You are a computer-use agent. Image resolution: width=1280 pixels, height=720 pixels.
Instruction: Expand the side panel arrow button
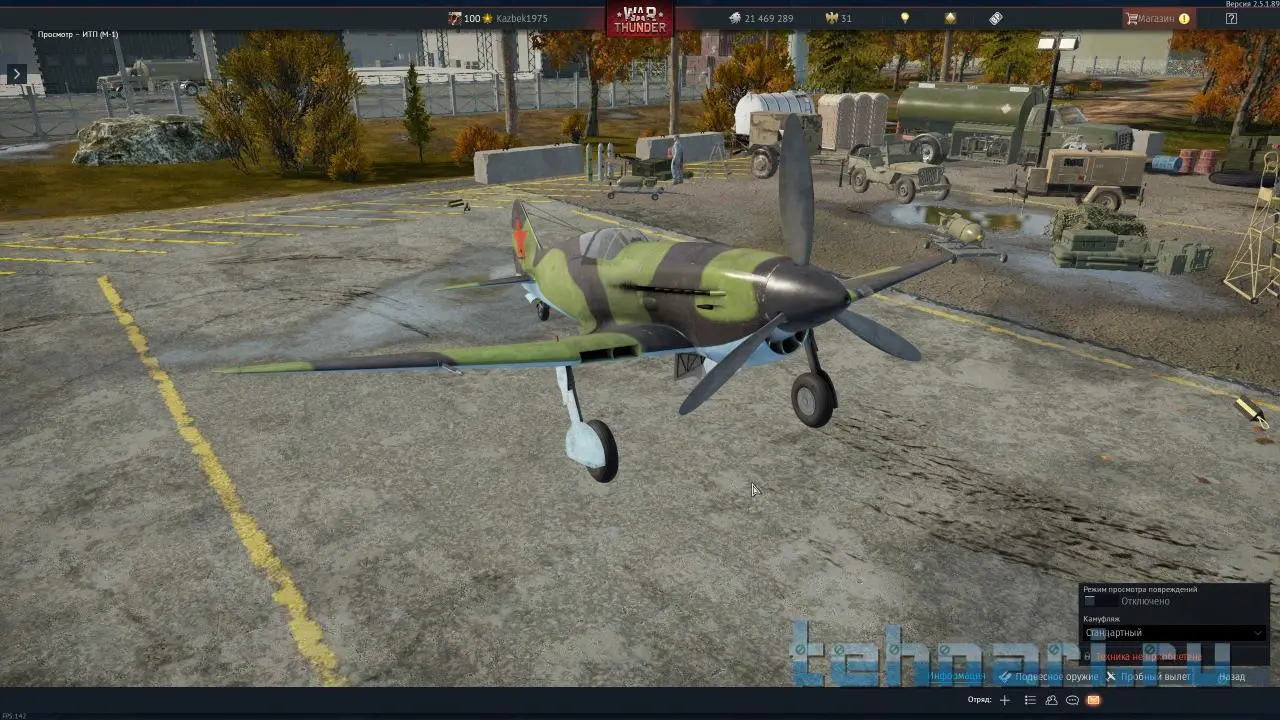click(x=16, y=74)
